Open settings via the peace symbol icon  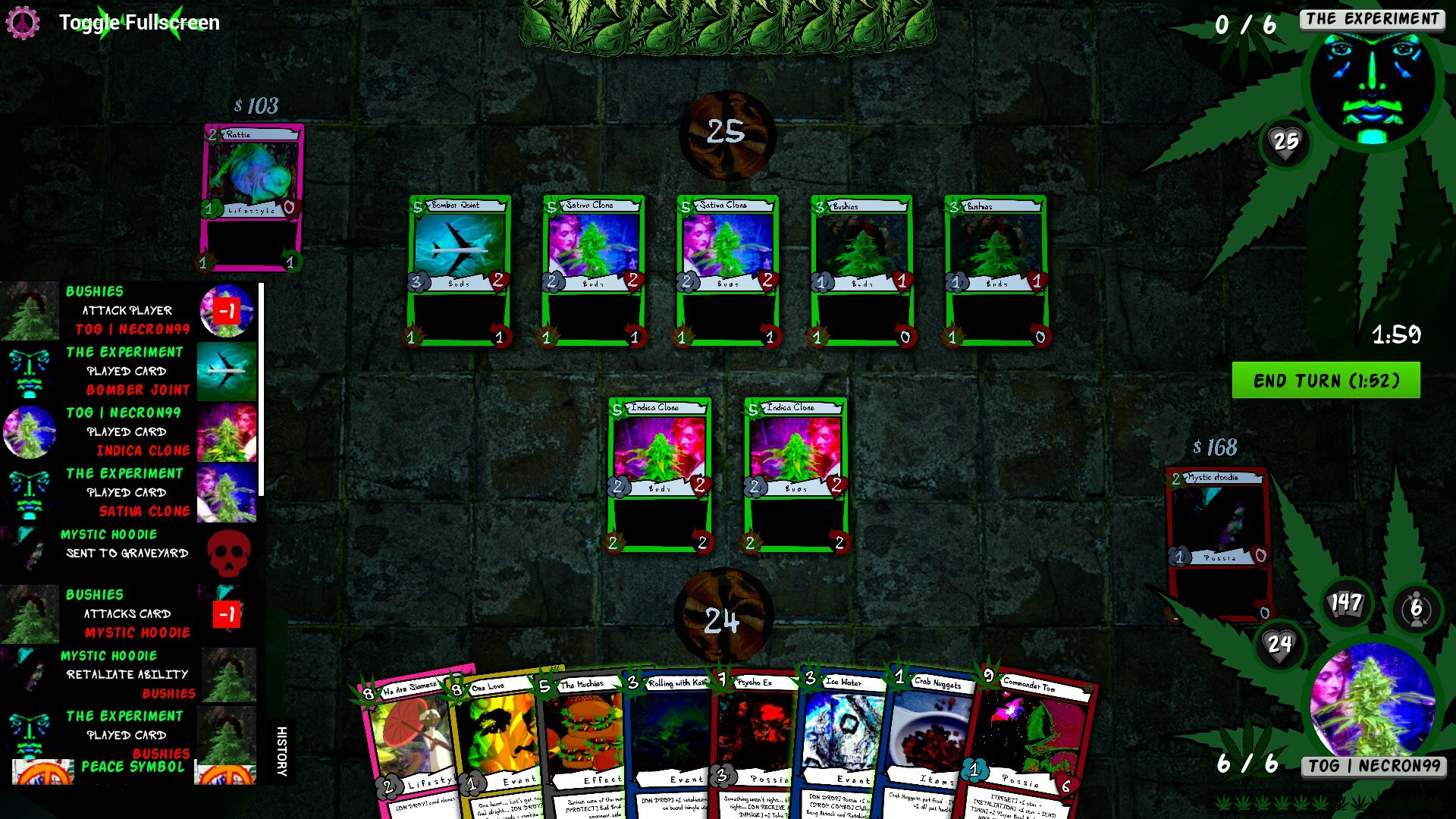click(x=25, y=23)
